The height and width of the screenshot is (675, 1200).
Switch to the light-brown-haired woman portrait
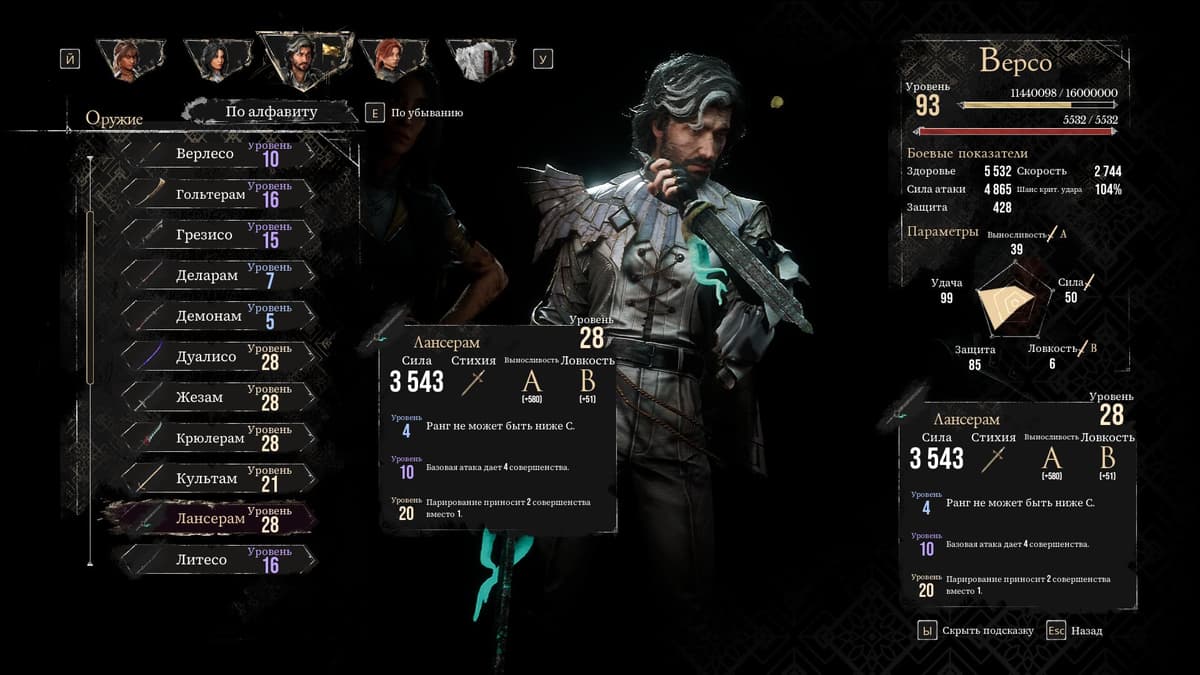(x=126, y=59)
